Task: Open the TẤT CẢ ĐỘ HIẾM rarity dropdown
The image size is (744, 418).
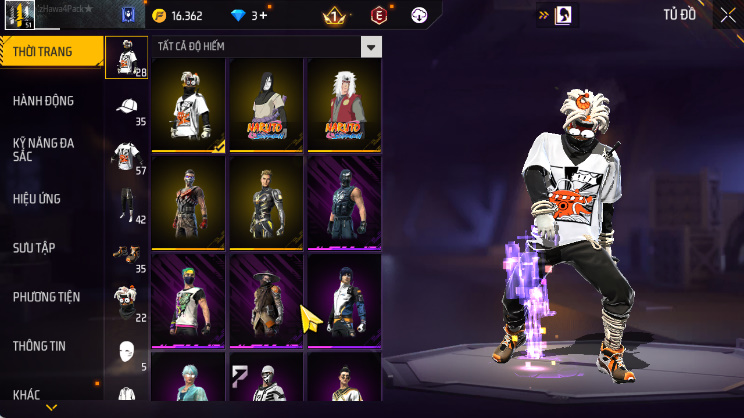Action: pos(371,47)
